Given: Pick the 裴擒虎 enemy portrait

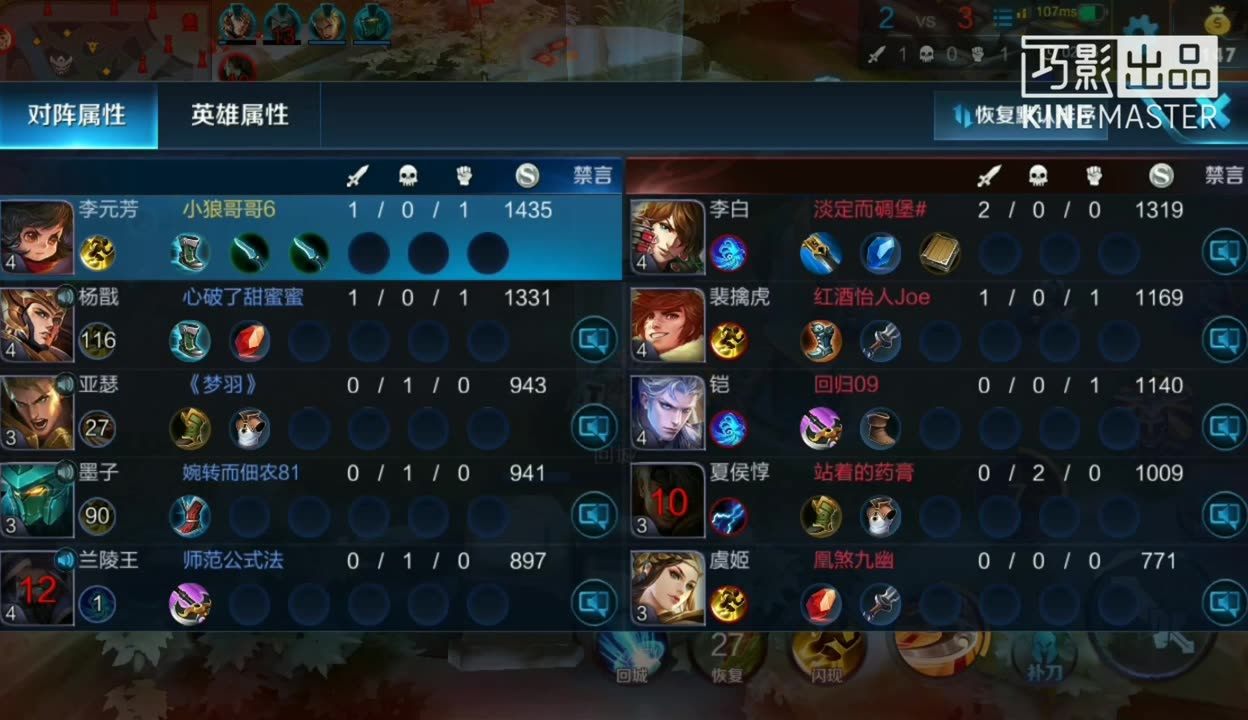Looking at the screenshot, I should pos(668,325).
